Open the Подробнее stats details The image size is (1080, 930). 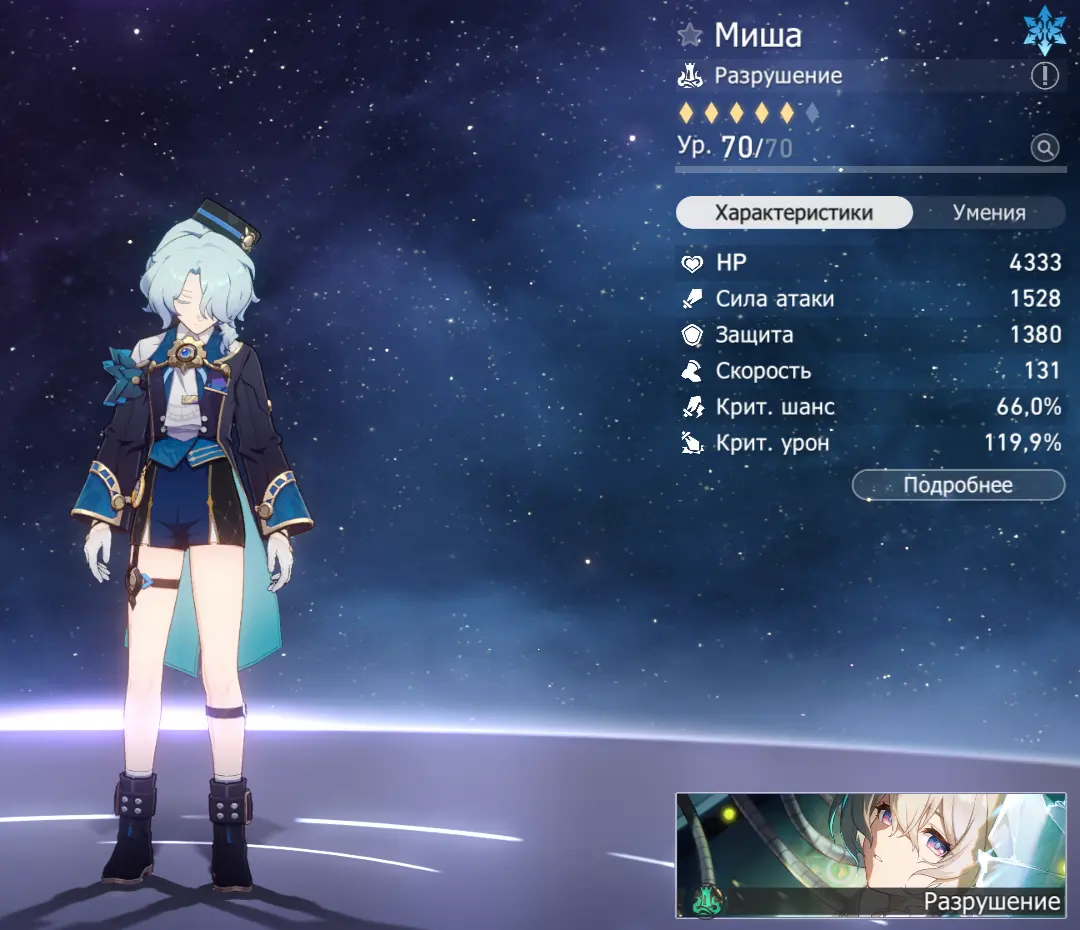(958, 485)
